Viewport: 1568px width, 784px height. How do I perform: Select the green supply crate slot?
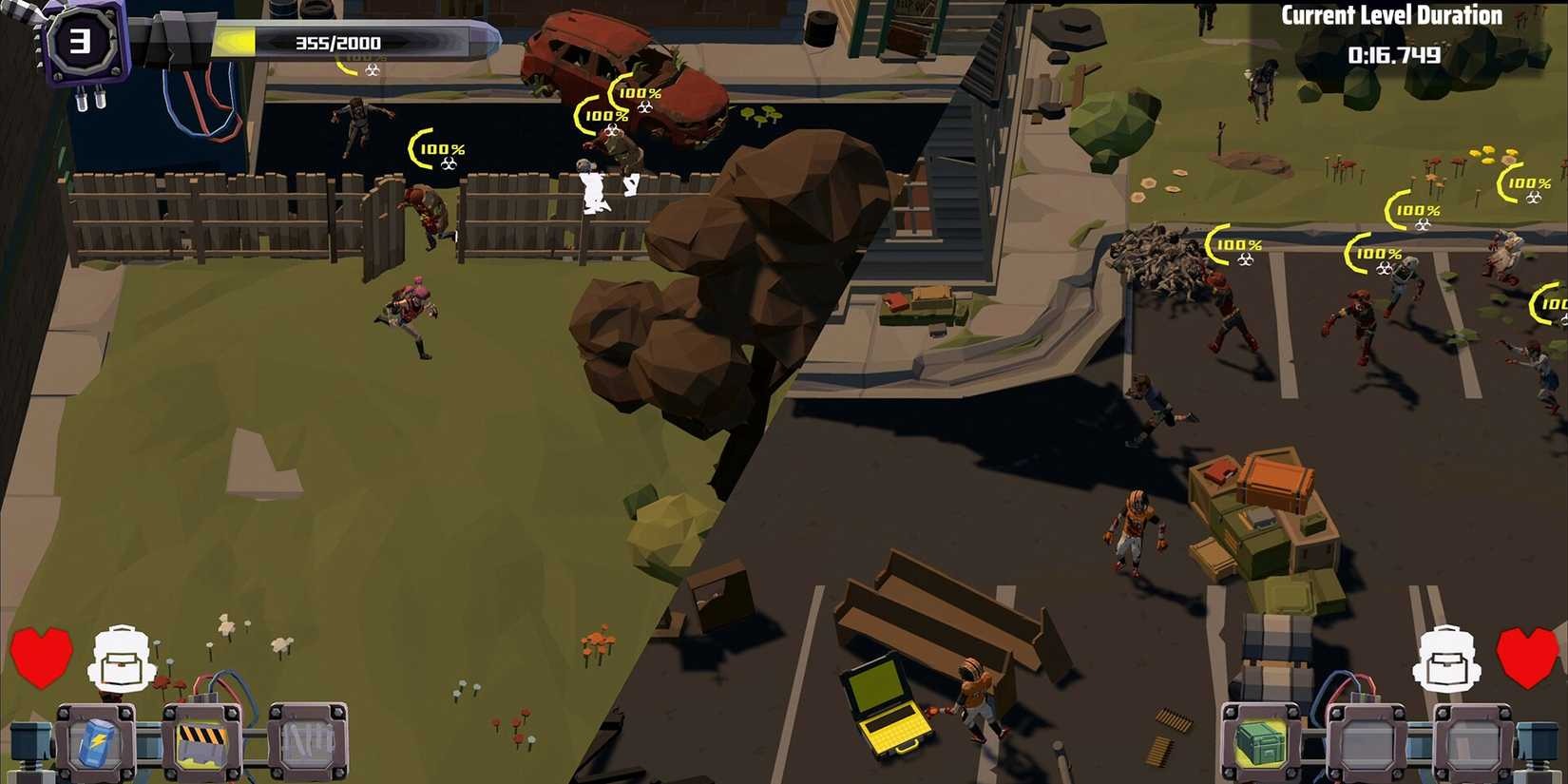pyautogui.click(x=1261, y=741)
